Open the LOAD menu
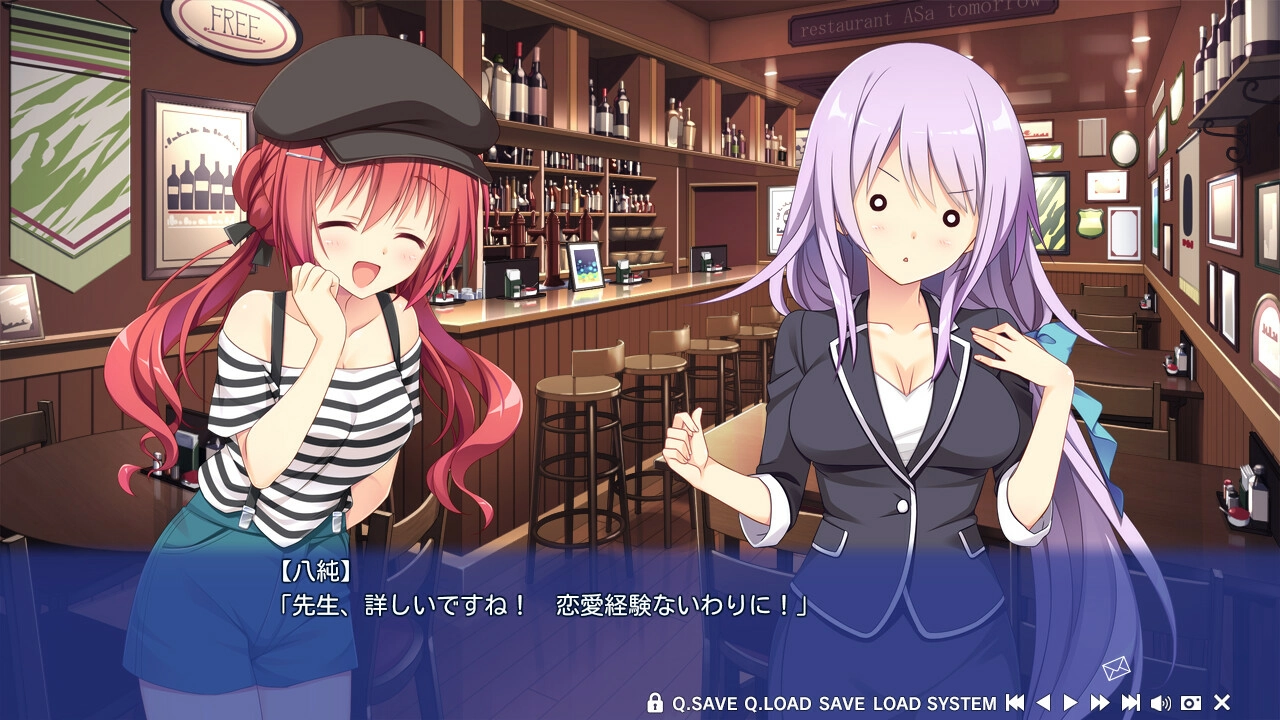Screen dimensions: 1280x720 (x=896, y=703)
